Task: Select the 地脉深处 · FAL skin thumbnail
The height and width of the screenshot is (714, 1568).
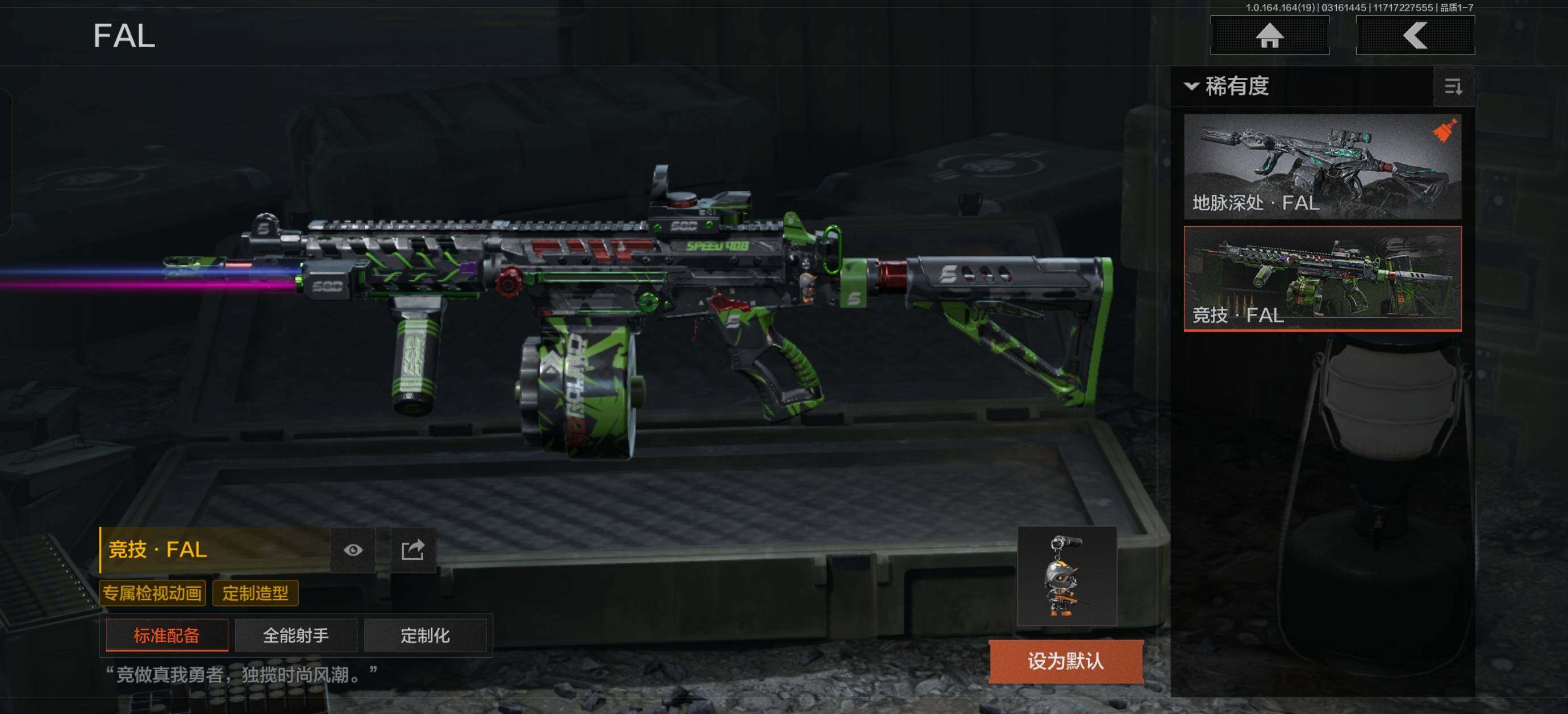Action: (x=1322, y=167)
